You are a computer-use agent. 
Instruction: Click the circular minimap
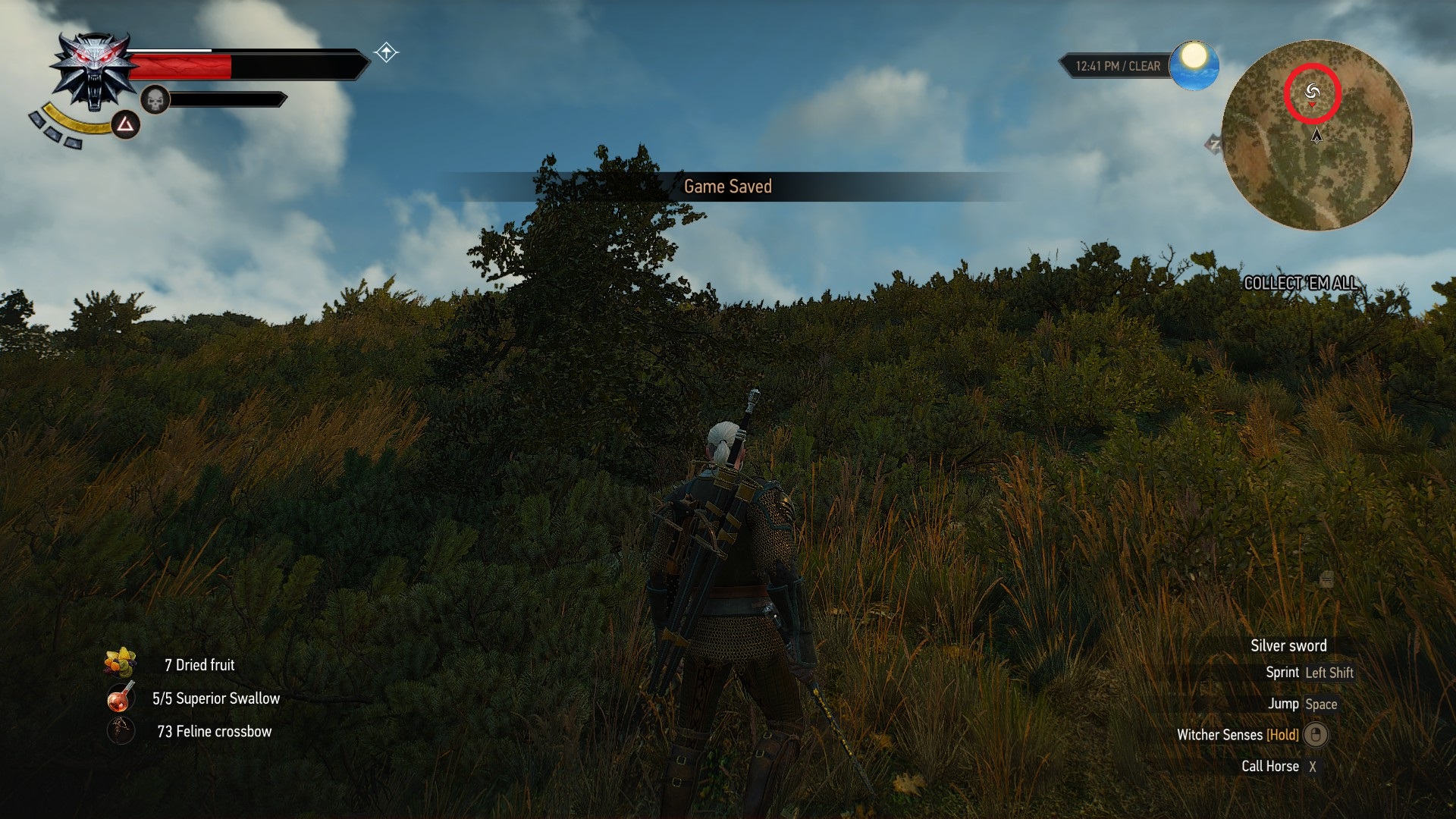point(1317,136)
